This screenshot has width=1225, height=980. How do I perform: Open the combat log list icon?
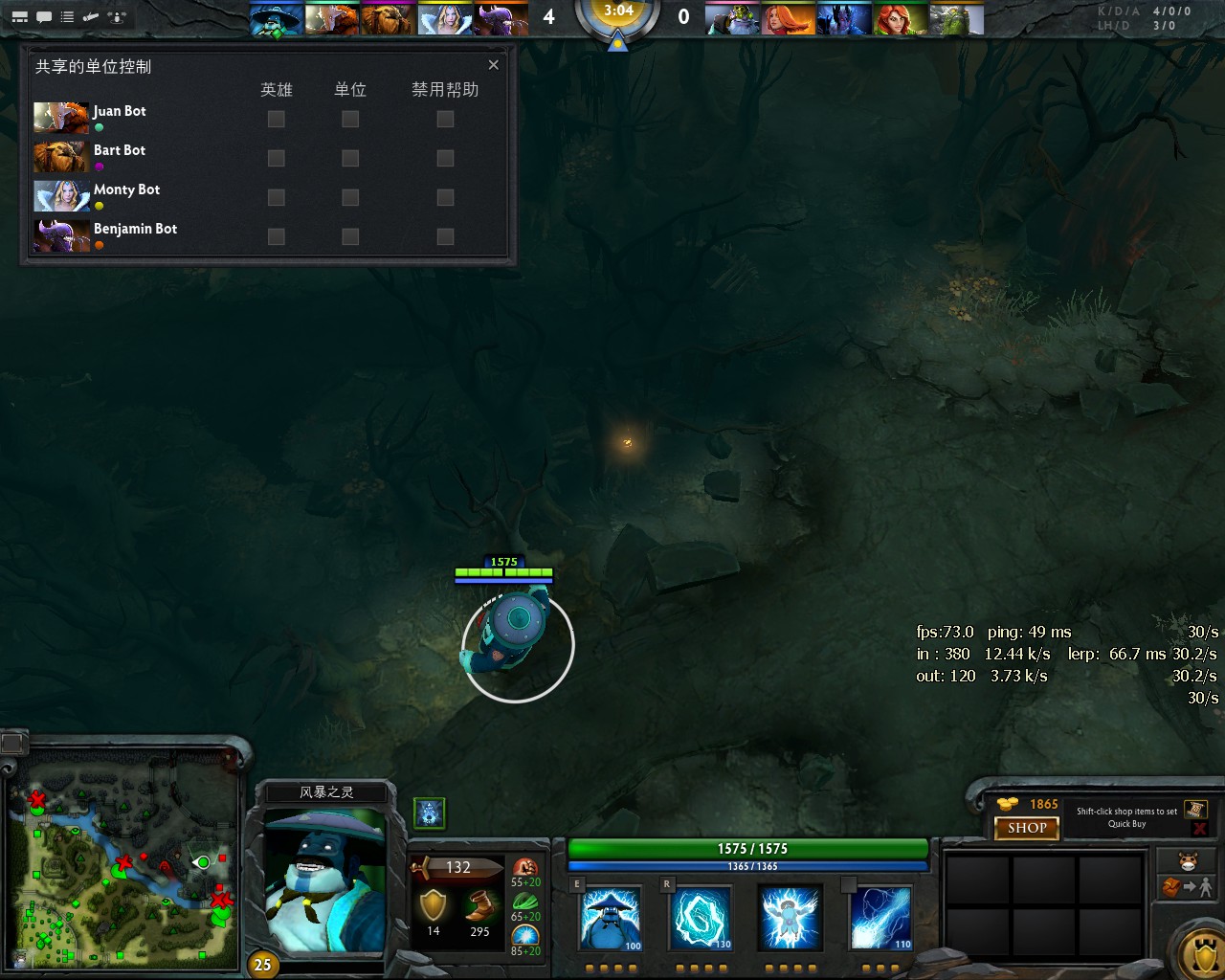point(66,16)
